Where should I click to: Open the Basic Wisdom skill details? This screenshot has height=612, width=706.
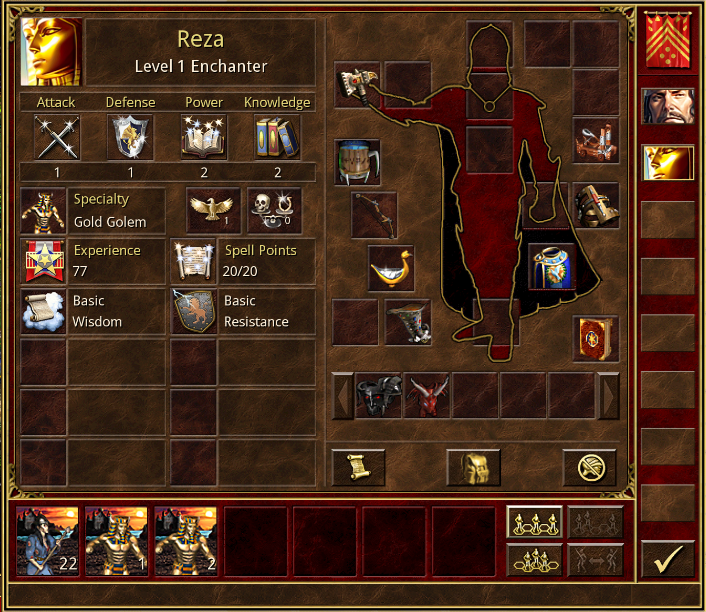click(x=43, y=311)
